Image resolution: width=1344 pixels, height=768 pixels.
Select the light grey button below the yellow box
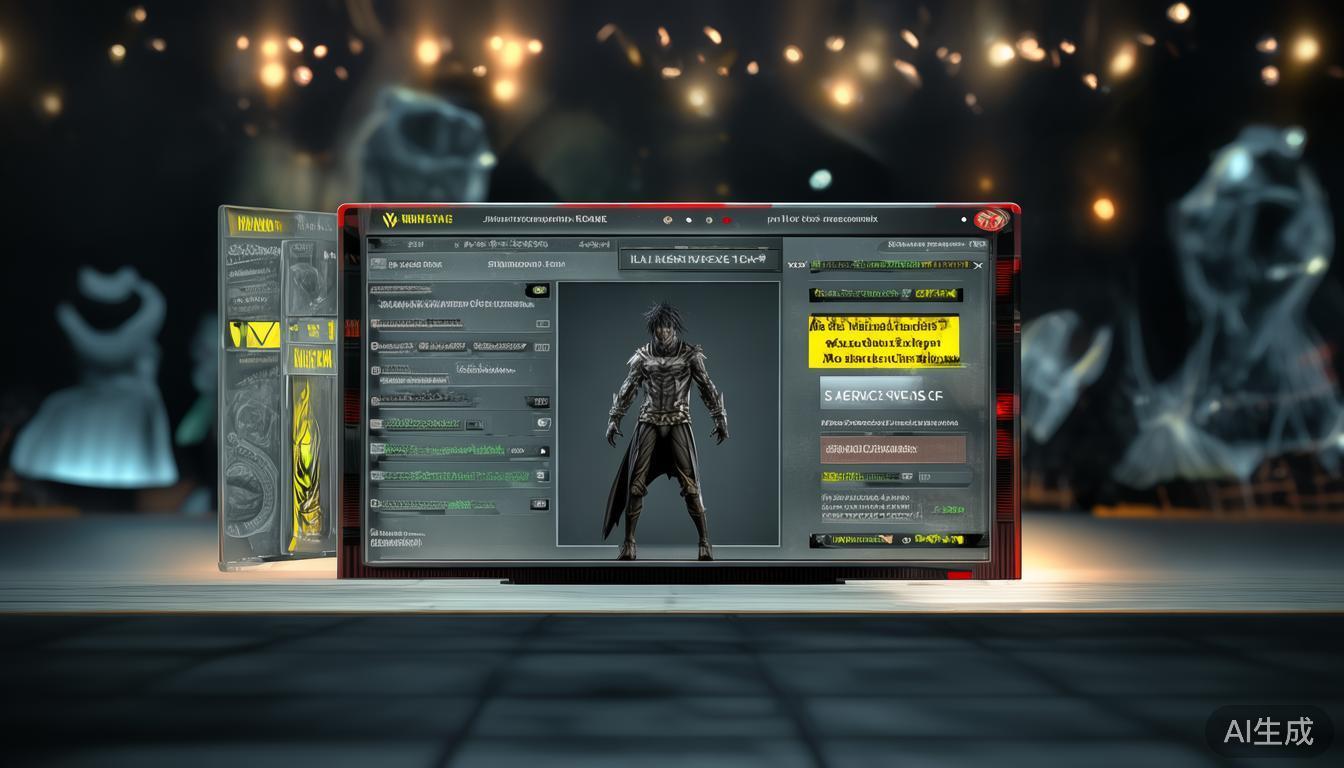point(884,395)
